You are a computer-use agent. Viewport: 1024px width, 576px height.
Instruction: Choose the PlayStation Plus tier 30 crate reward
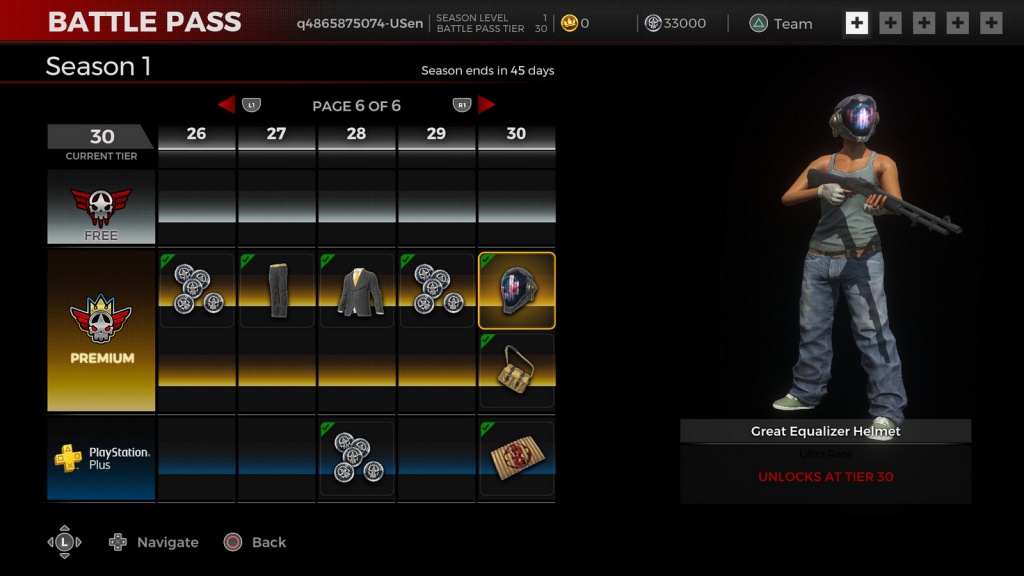pos(517,458)
